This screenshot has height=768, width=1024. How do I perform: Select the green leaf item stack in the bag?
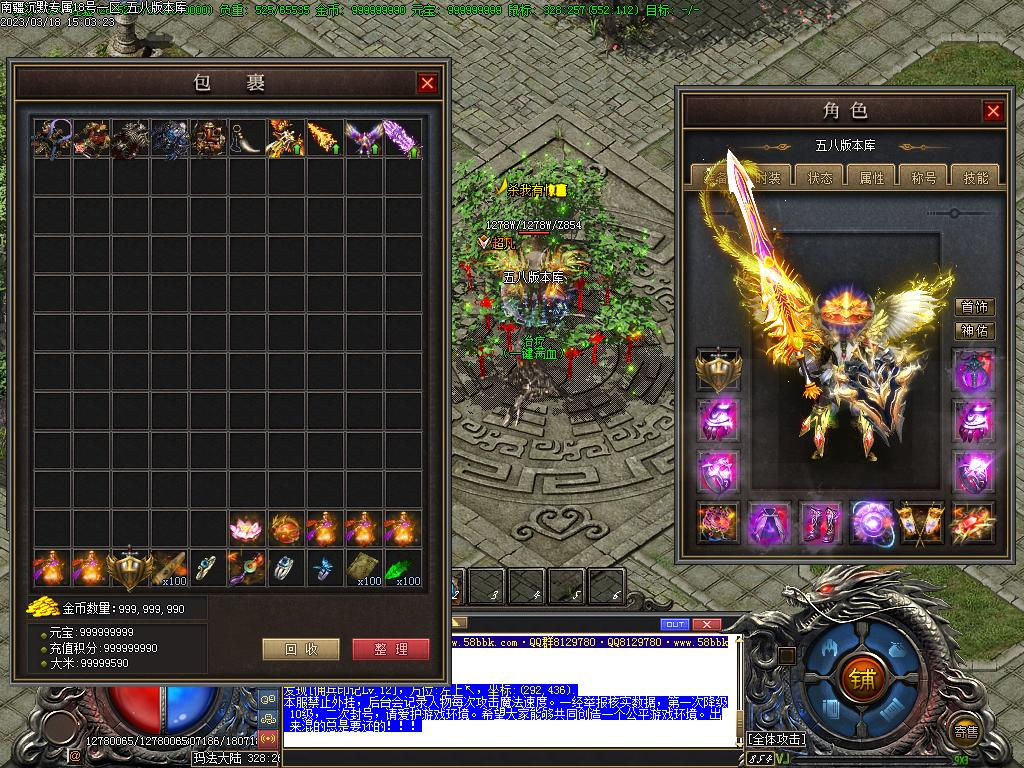pos(402,567)
